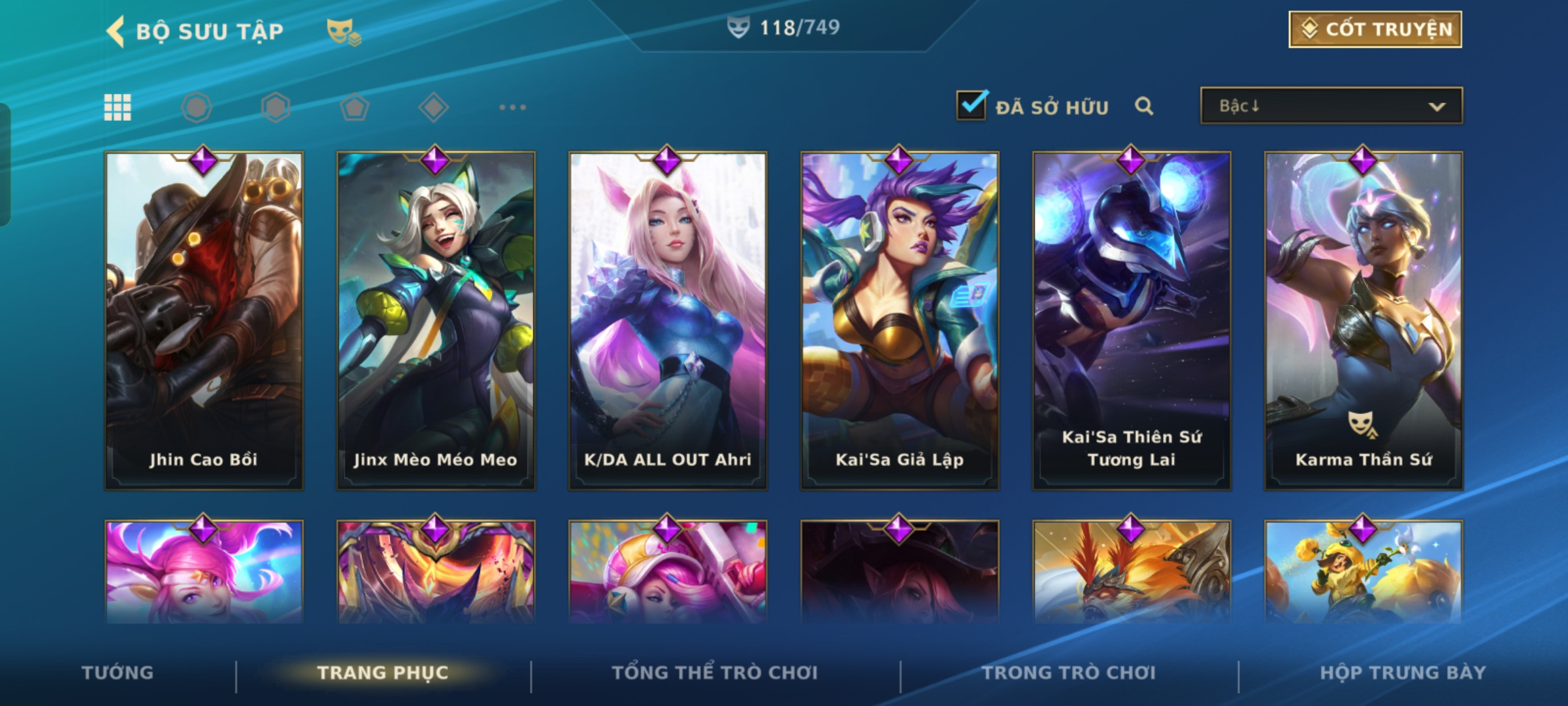The width and height of the screenshot is (1568, 706).
Task: Choose the Jinx Mèo Méo Meo skin
Action: pyautogui.click(x=436, y=320)
